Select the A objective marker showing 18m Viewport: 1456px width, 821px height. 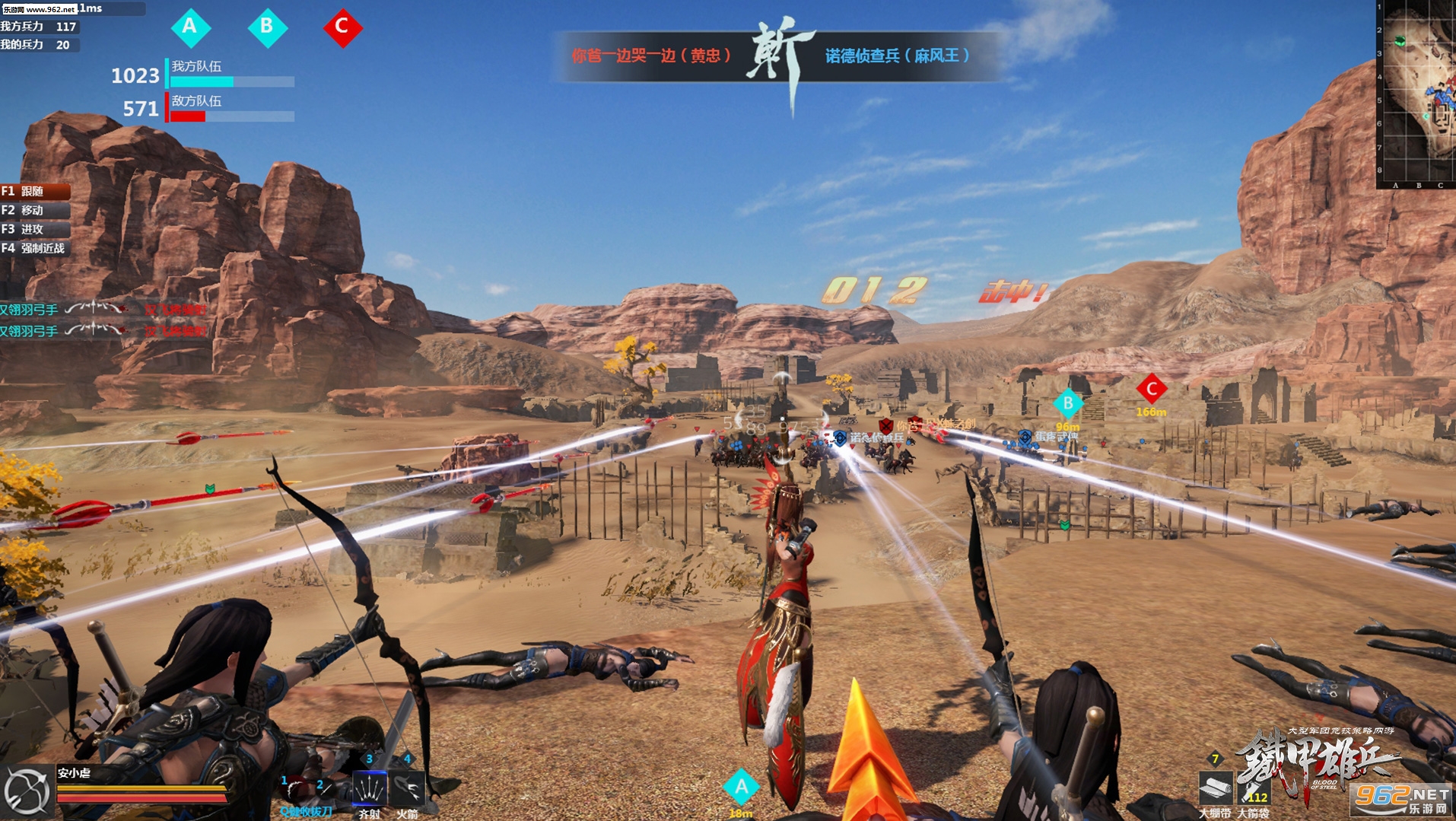(741, 787)
